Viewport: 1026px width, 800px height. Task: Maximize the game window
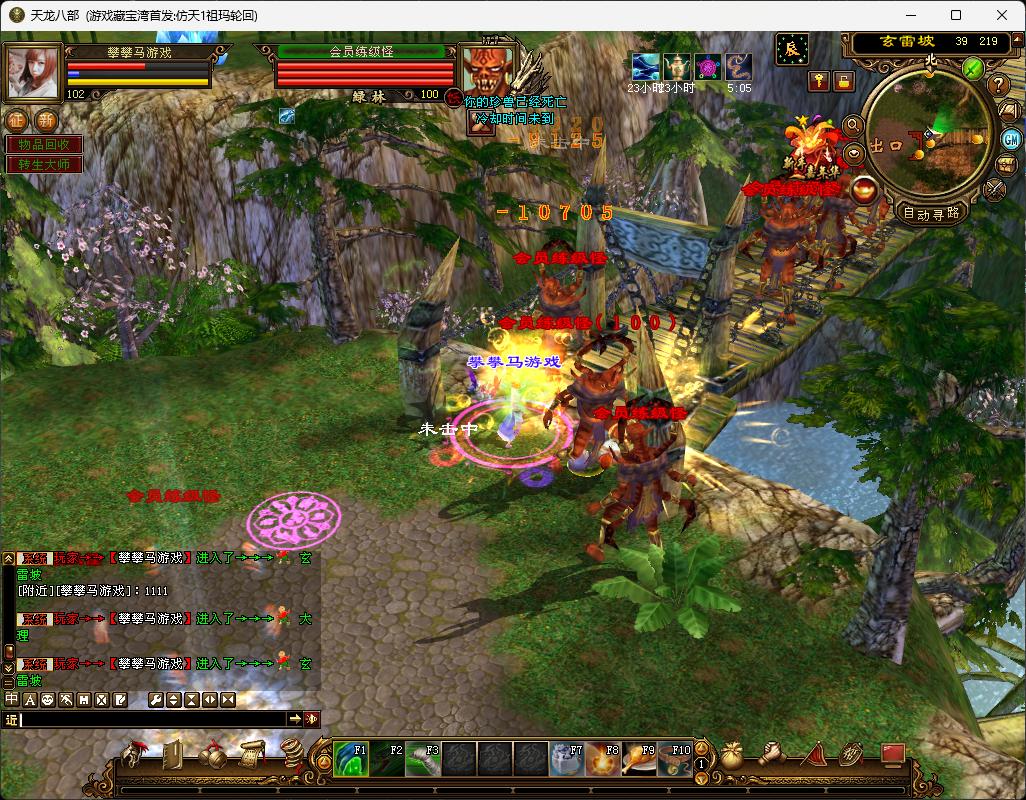956,15
